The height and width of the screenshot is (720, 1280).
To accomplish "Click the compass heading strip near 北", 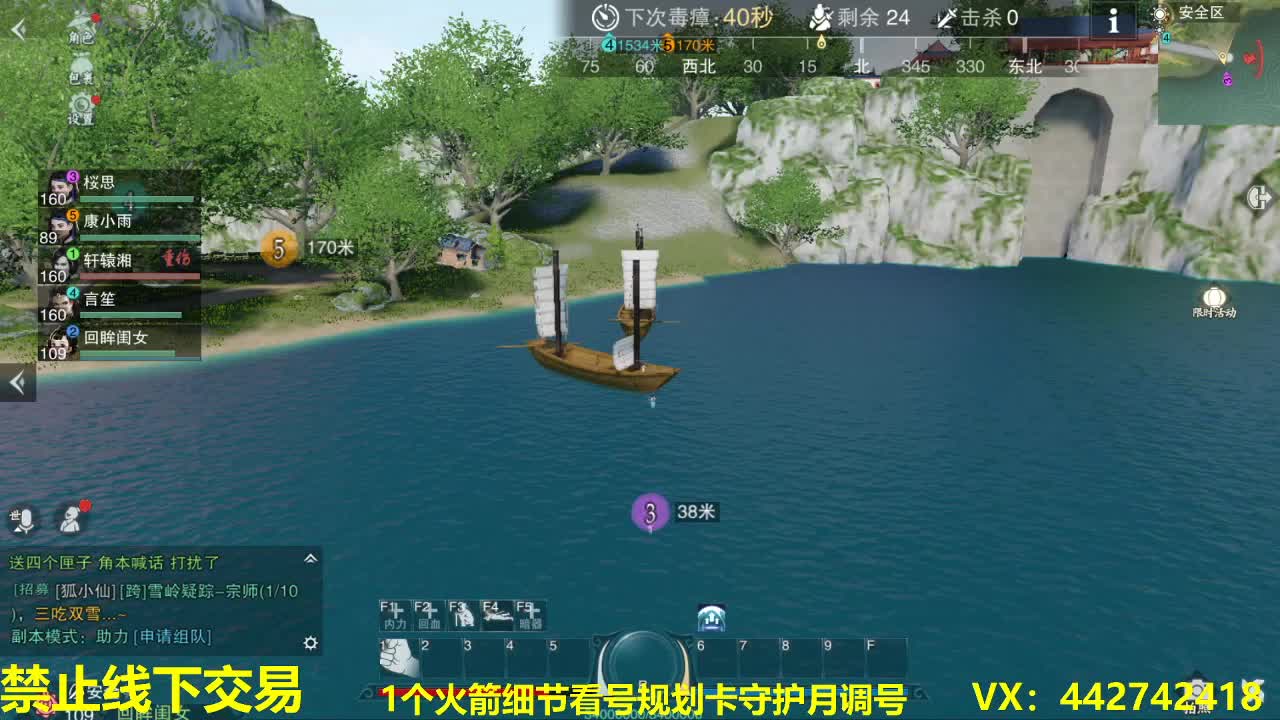I will 862,67.
